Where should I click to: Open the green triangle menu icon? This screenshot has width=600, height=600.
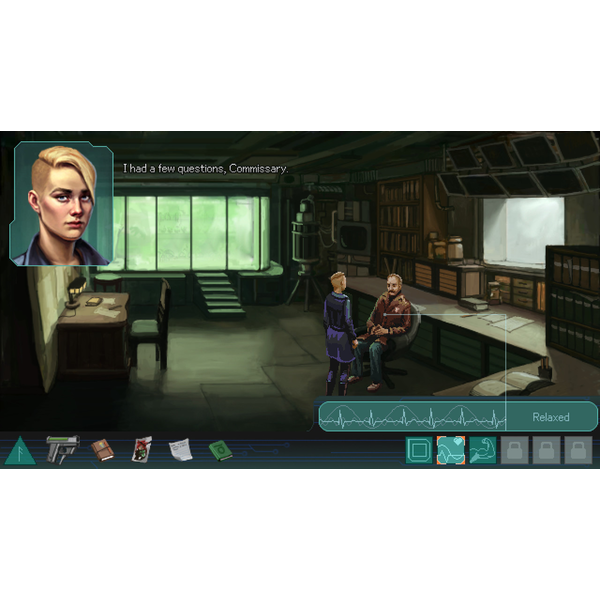pyautogui.click(x=19, y=451)
